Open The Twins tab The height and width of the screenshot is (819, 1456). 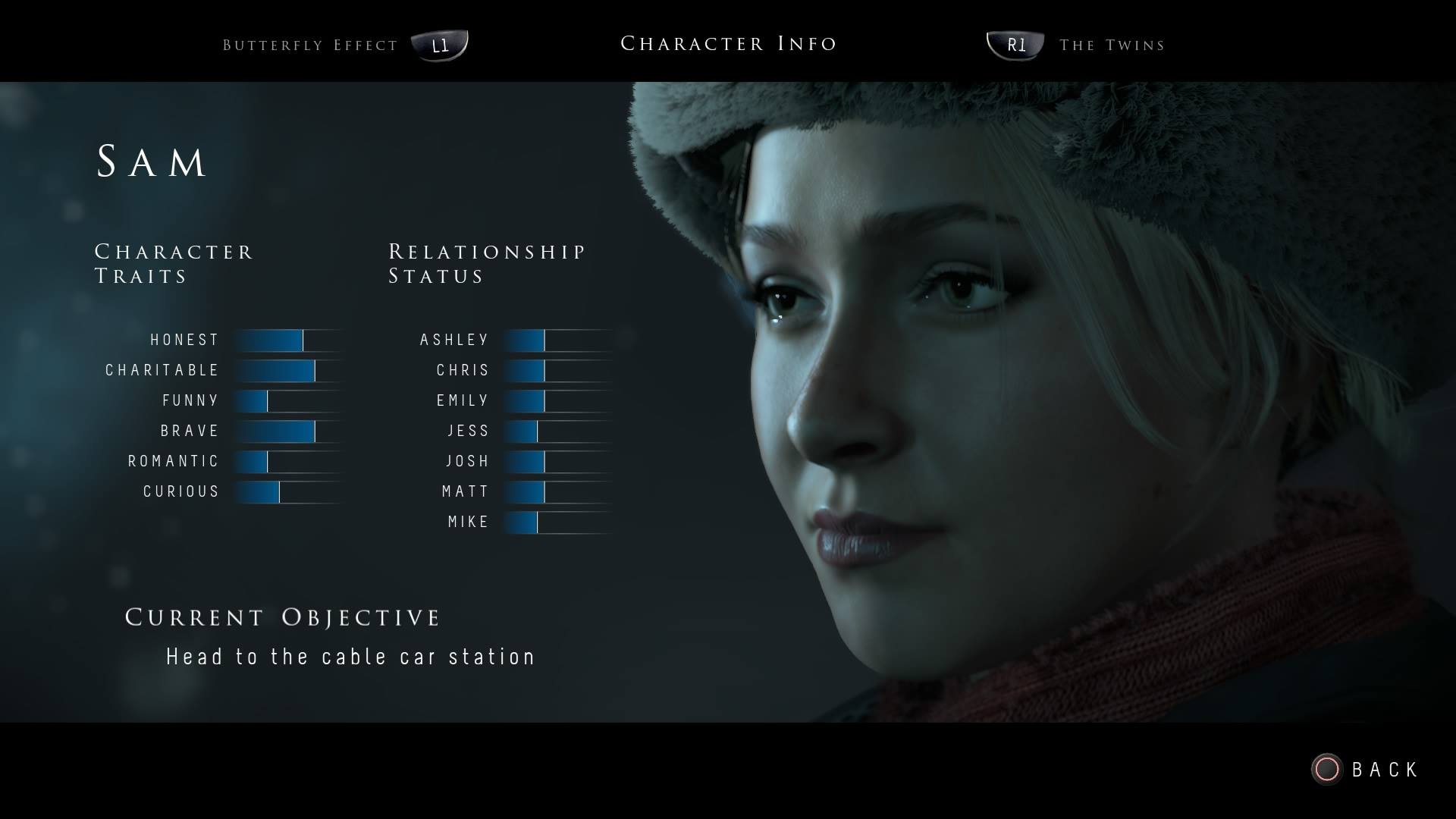1111,45
